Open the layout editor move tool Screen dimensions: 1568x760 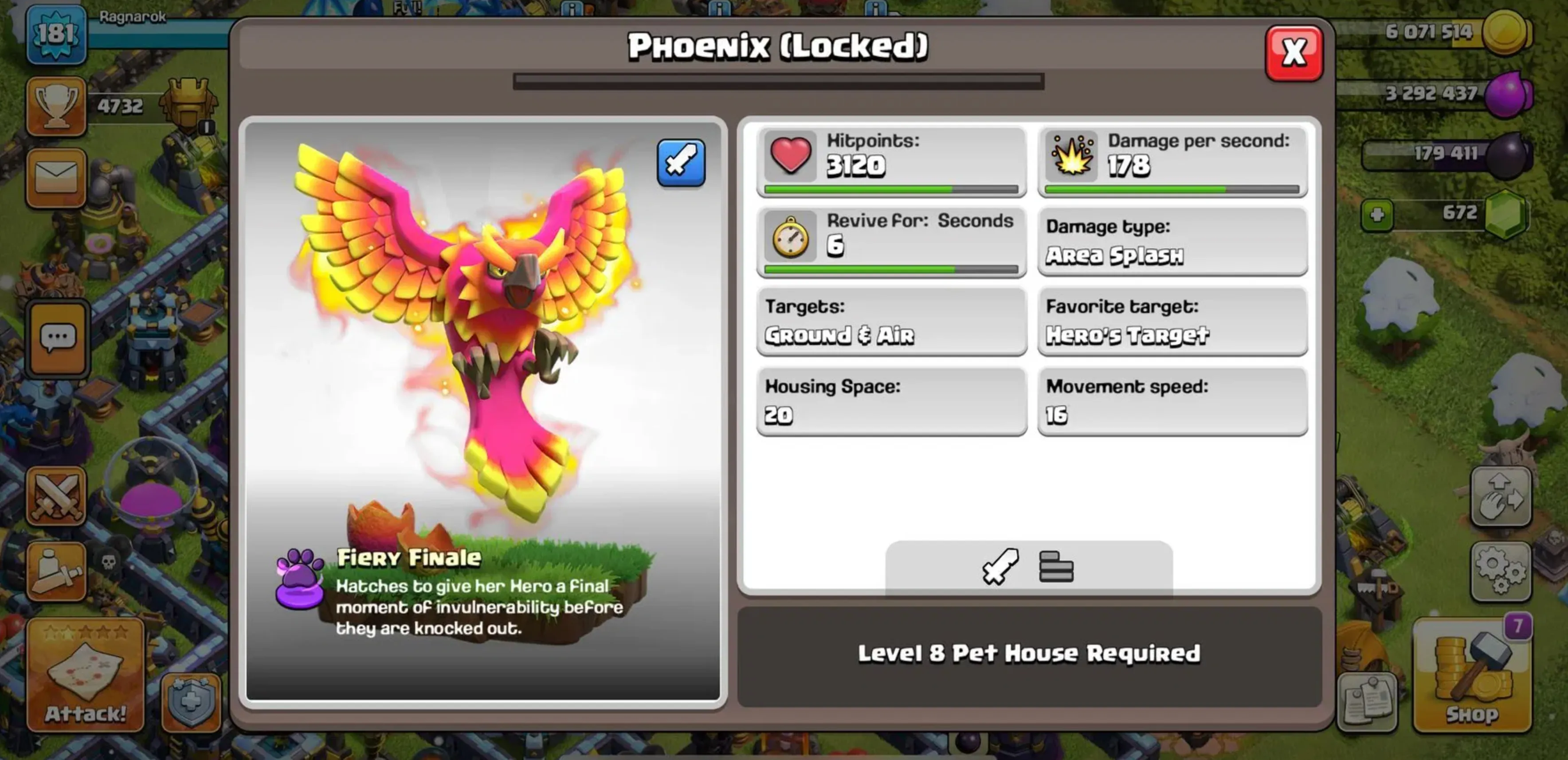pyautogui.click(x=1502, y=496)
